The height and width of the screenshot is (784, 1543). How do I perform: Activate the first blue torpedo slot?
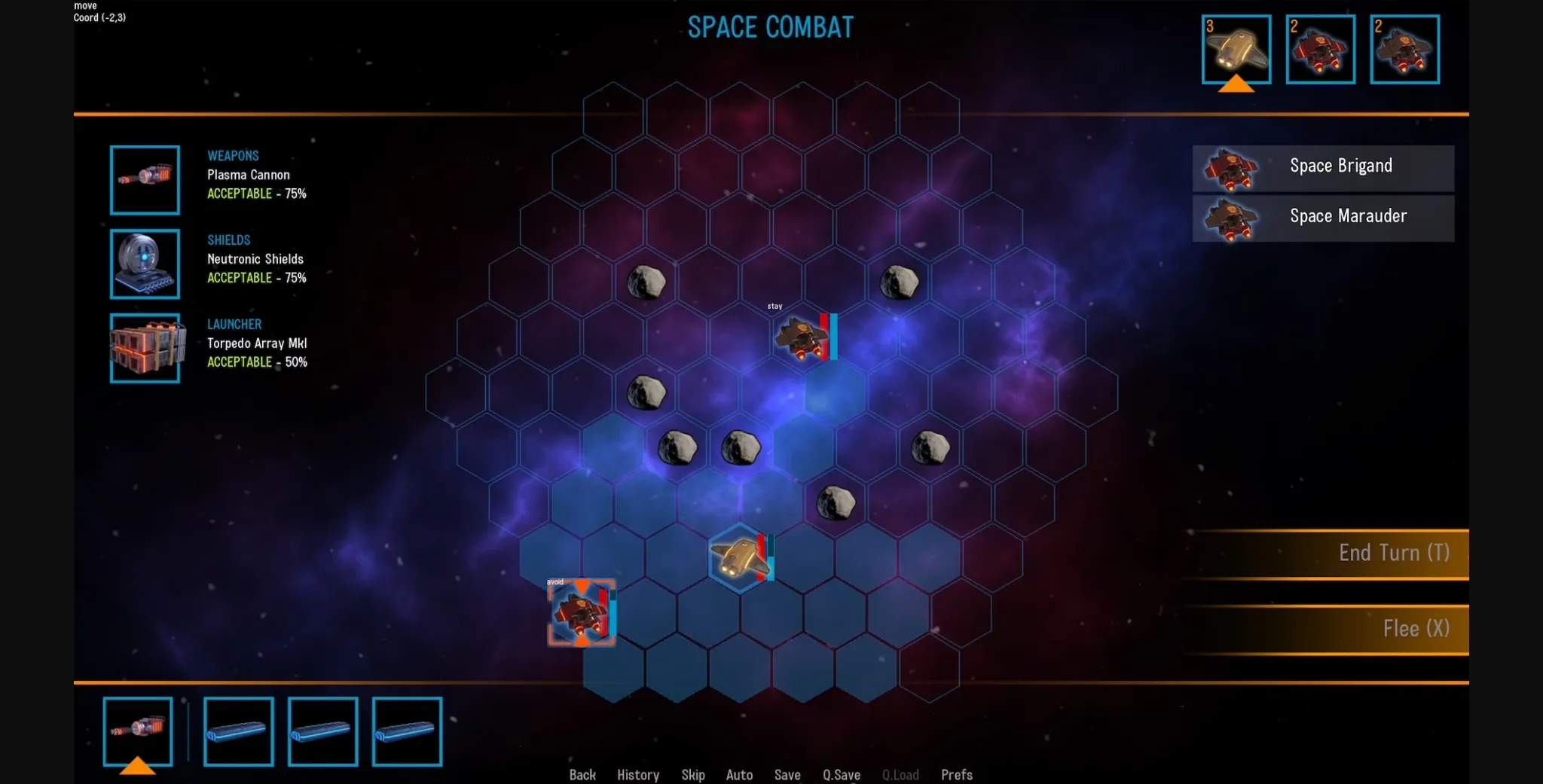click(238, 730)
